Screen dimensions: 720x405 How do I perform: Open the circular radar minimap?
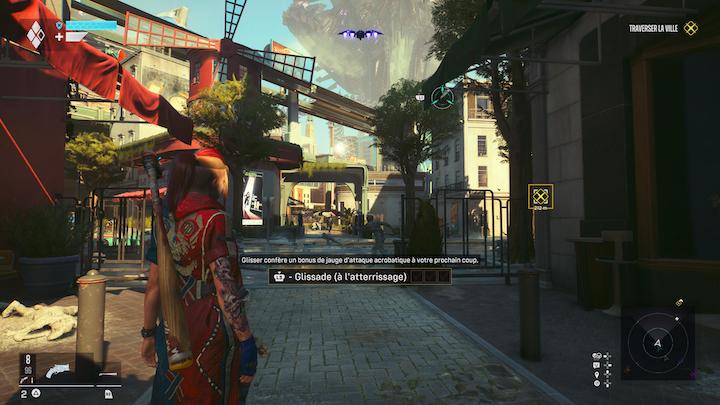coord(657,344)
